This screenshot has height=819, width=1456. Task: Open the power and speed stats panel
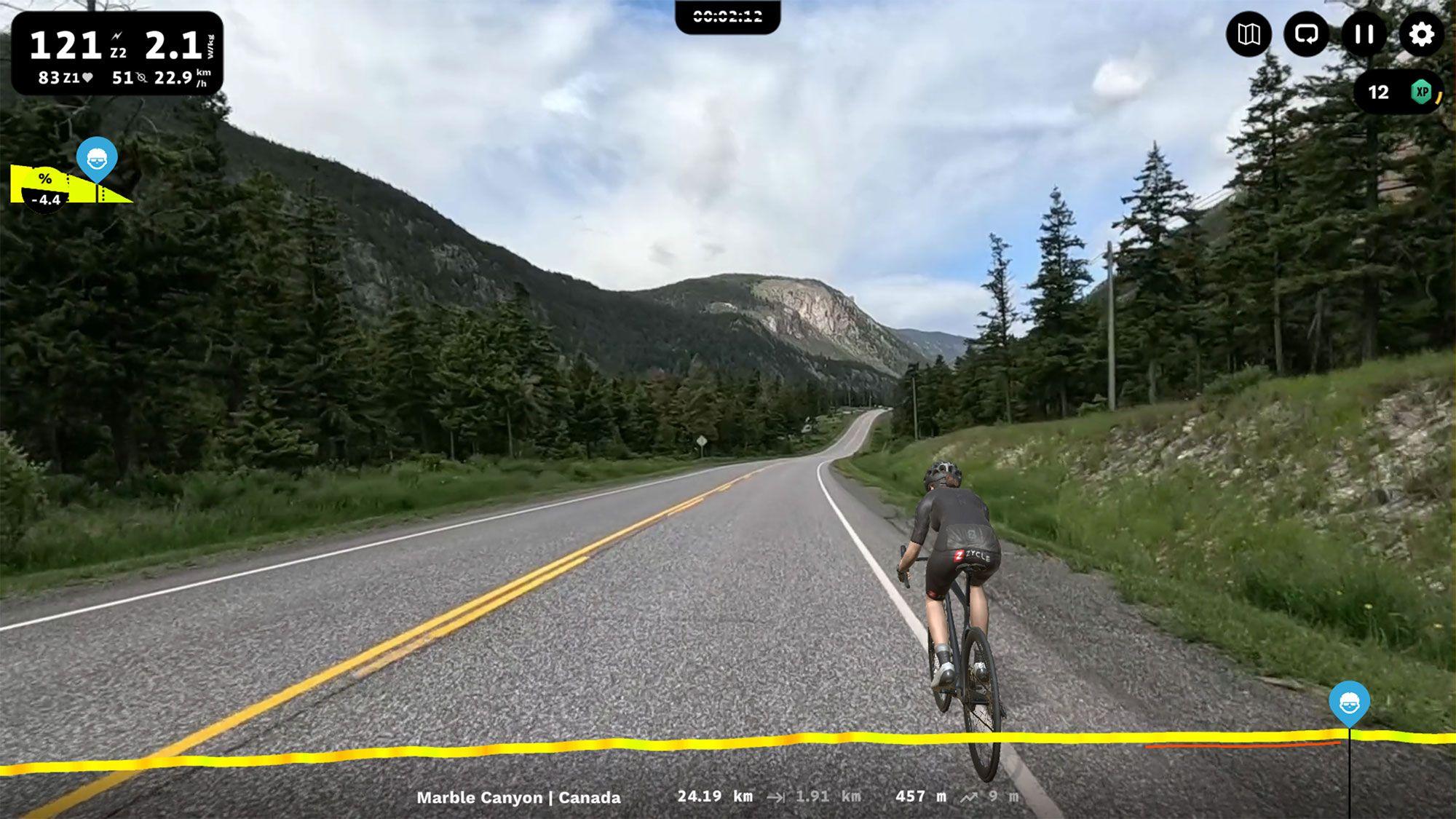[x=117, y=54]
